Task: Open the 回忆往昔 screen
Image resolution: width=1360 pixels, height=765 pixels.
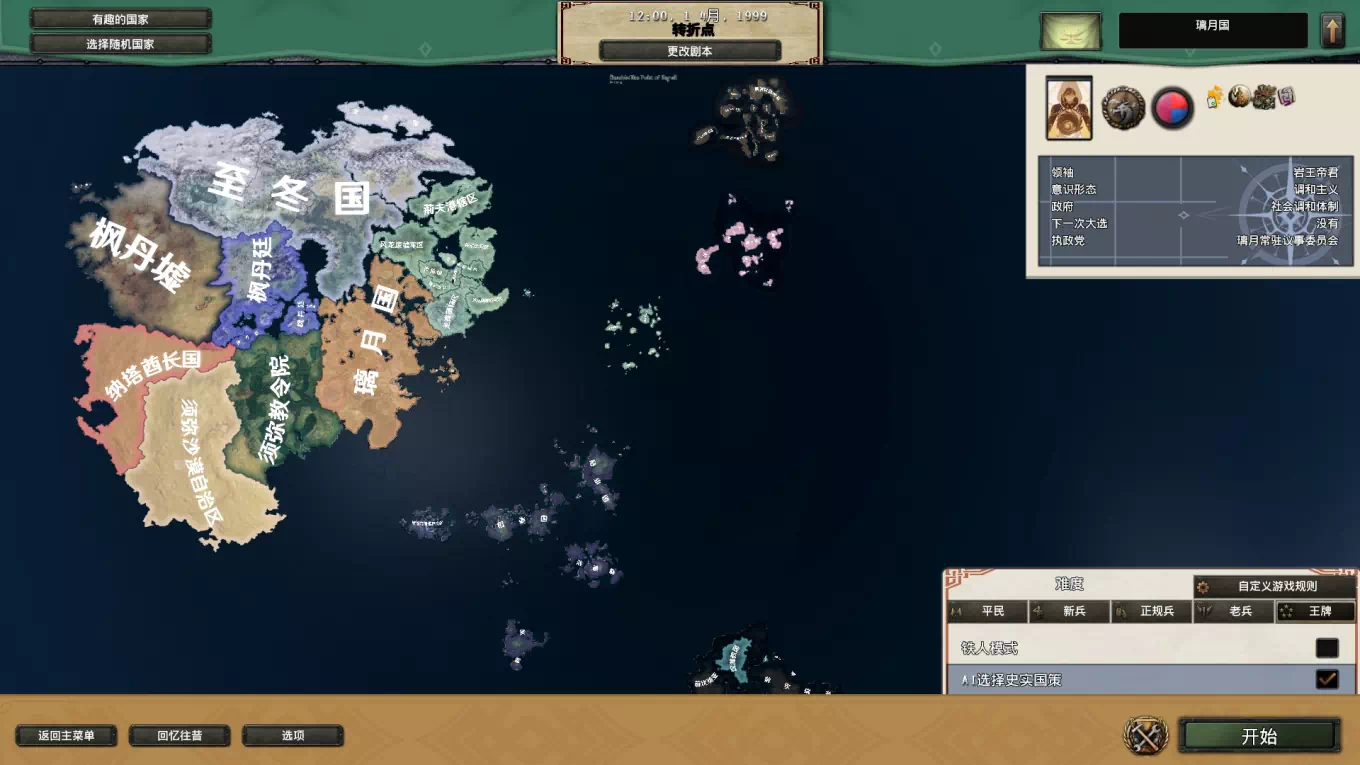Action: pos(180,736)
